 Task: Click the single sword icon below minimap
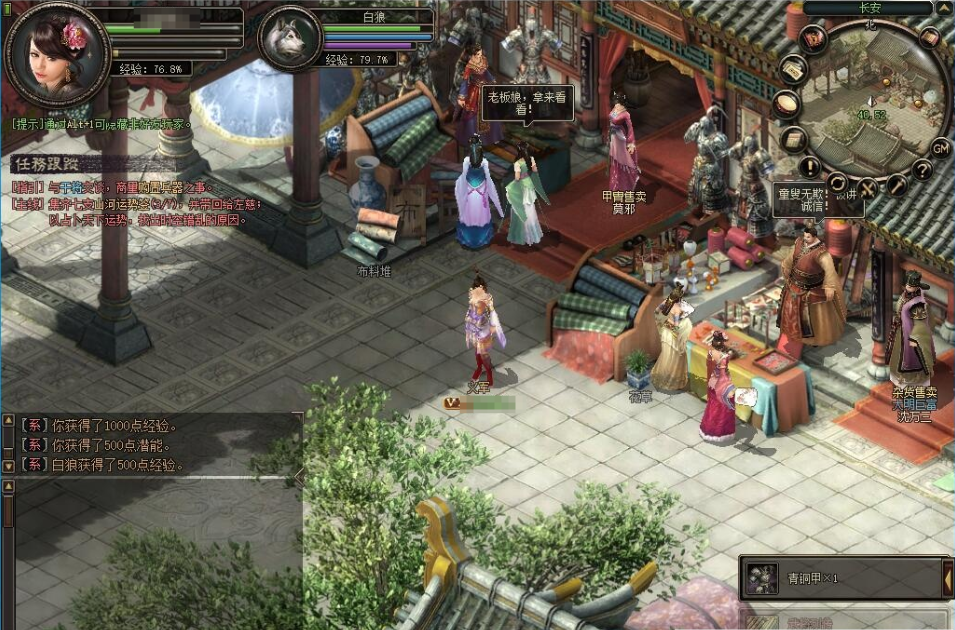pyautogui.click(x=897, y=184)
